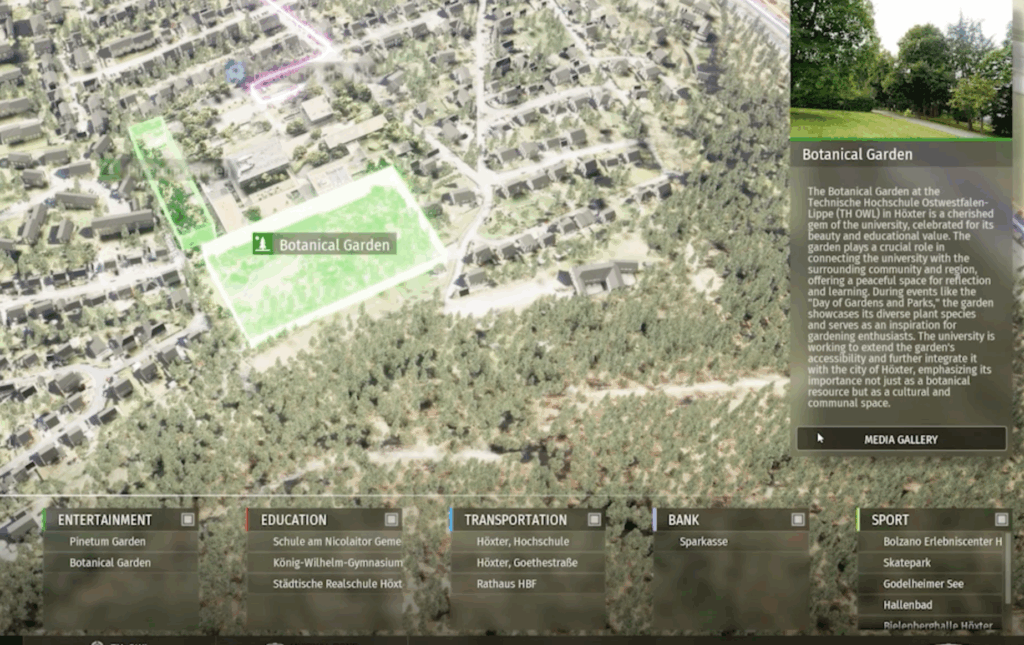Show Godelheimer See on the map

coord(923,584)
